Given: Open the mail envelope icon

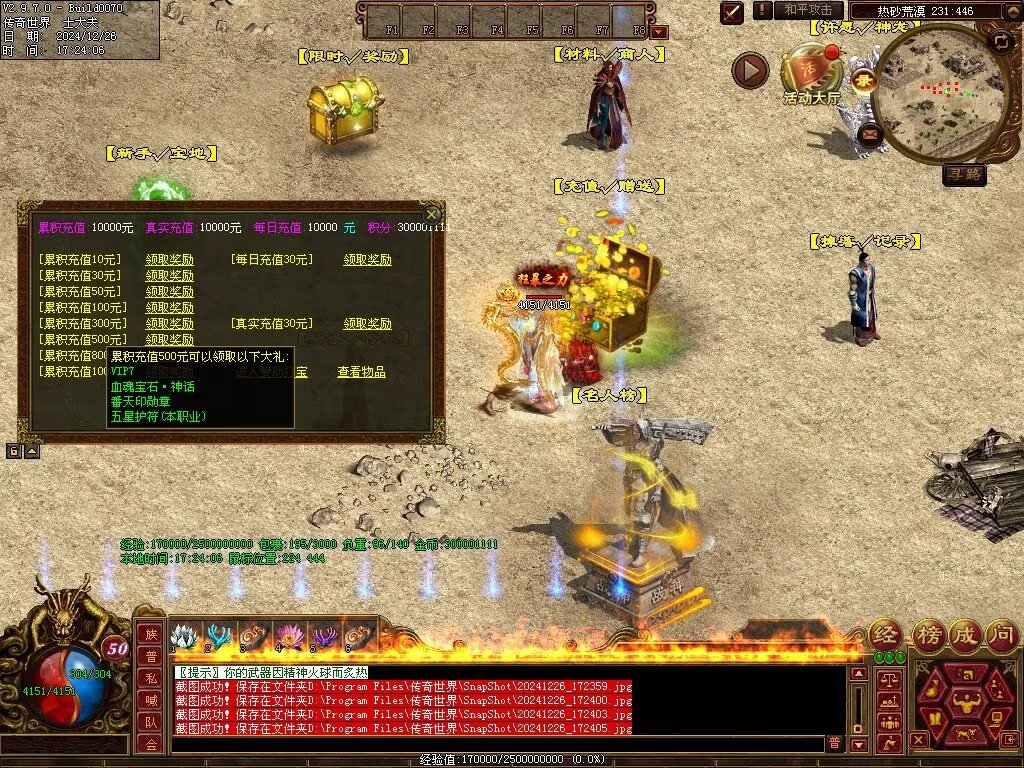Looking at the screenshot, I should tap(870, 133).
